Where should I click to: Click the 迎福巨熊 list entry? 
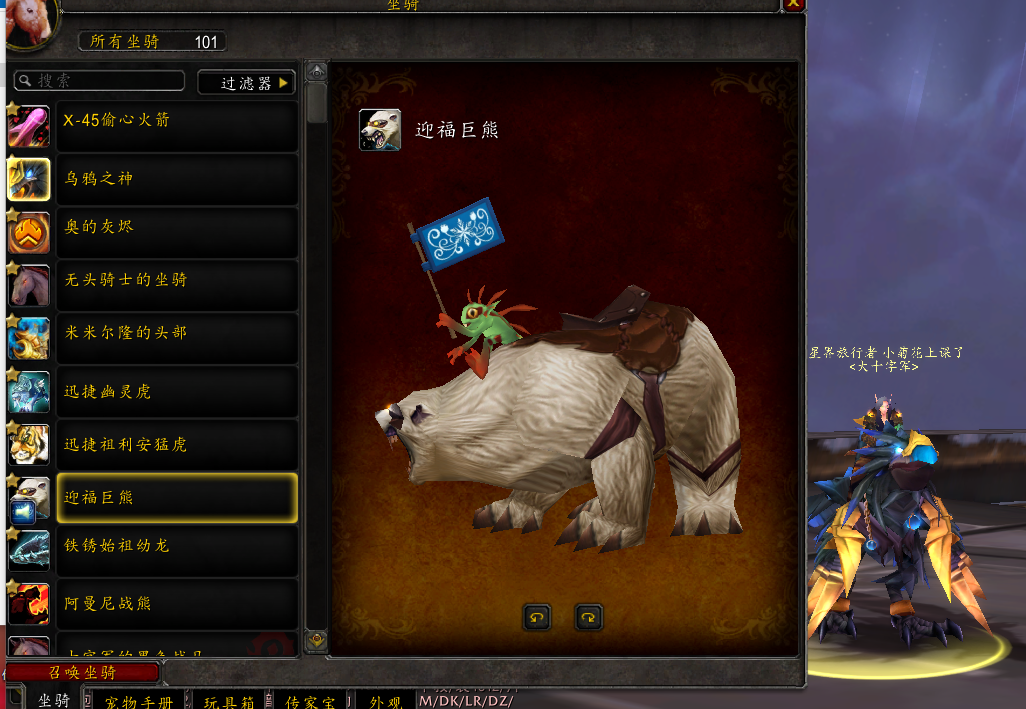tap(177, 498)
